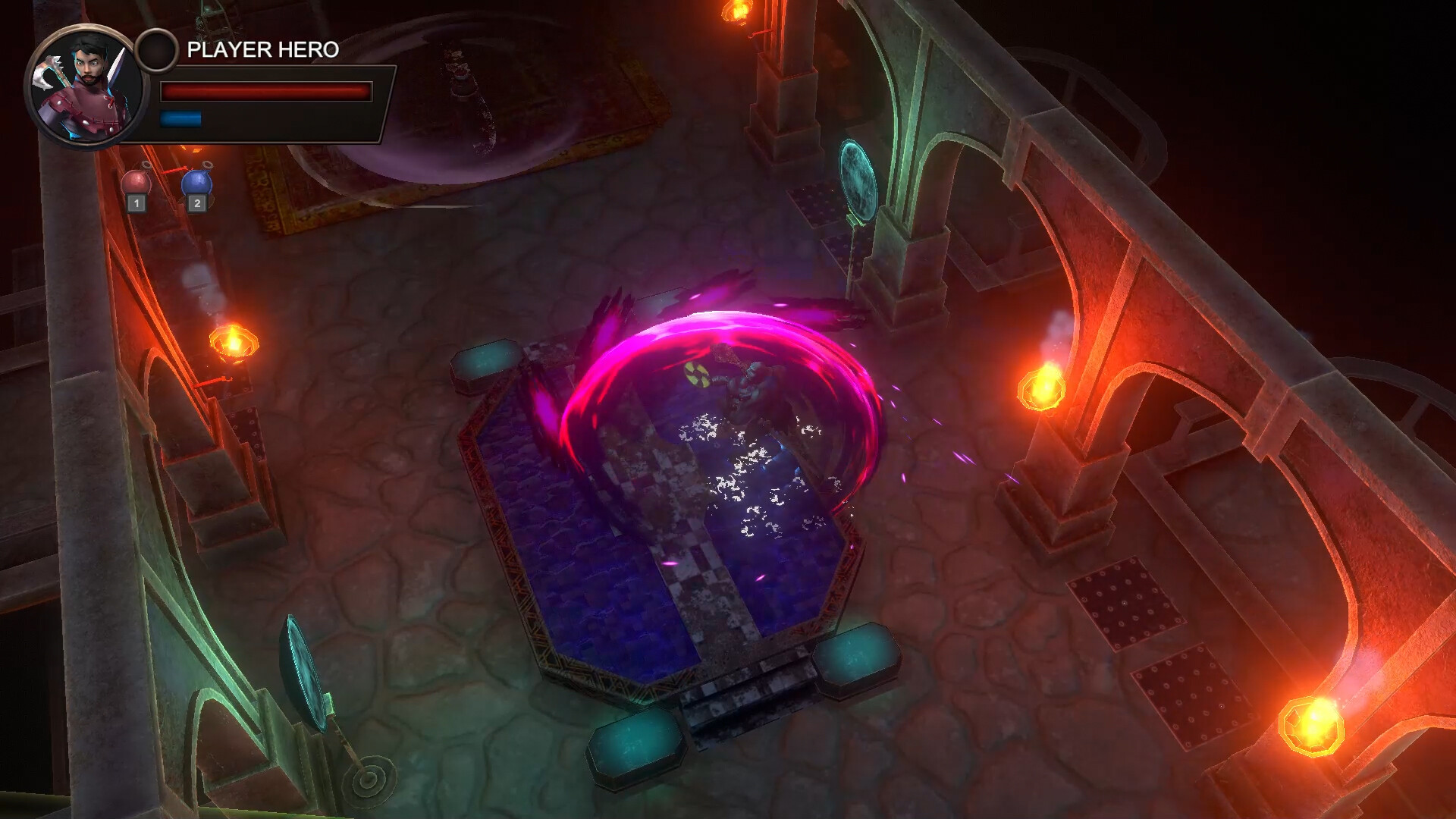Click the circular emblem beside the portrait
The width and height of the screenshot is (1456, 819).
(157, 51)
